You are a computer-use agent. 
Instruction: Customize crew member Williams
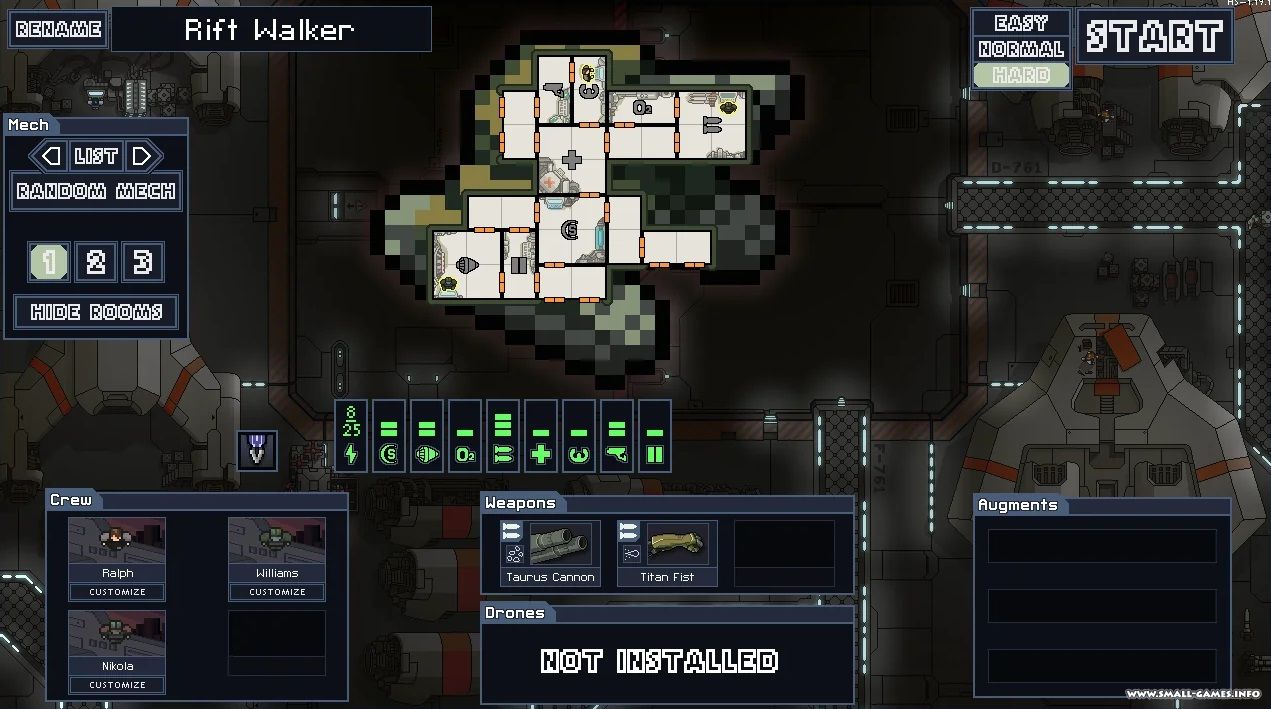(277, 592)
